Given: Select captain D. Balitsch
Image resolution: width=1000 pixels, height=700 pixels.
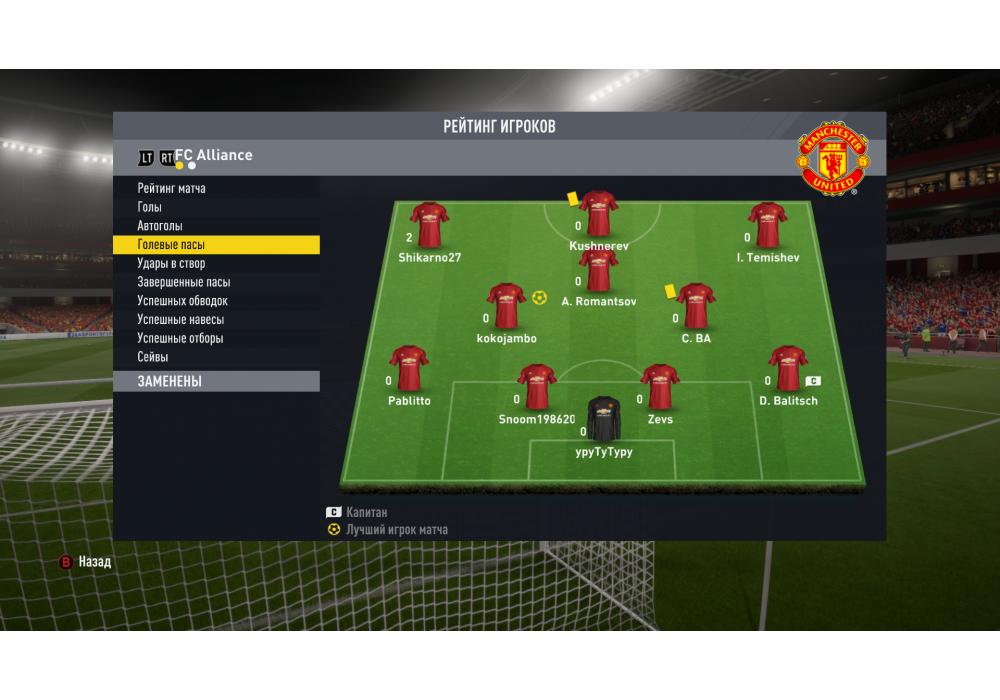Looking at the screenshot, I should (x=788, y=369).
